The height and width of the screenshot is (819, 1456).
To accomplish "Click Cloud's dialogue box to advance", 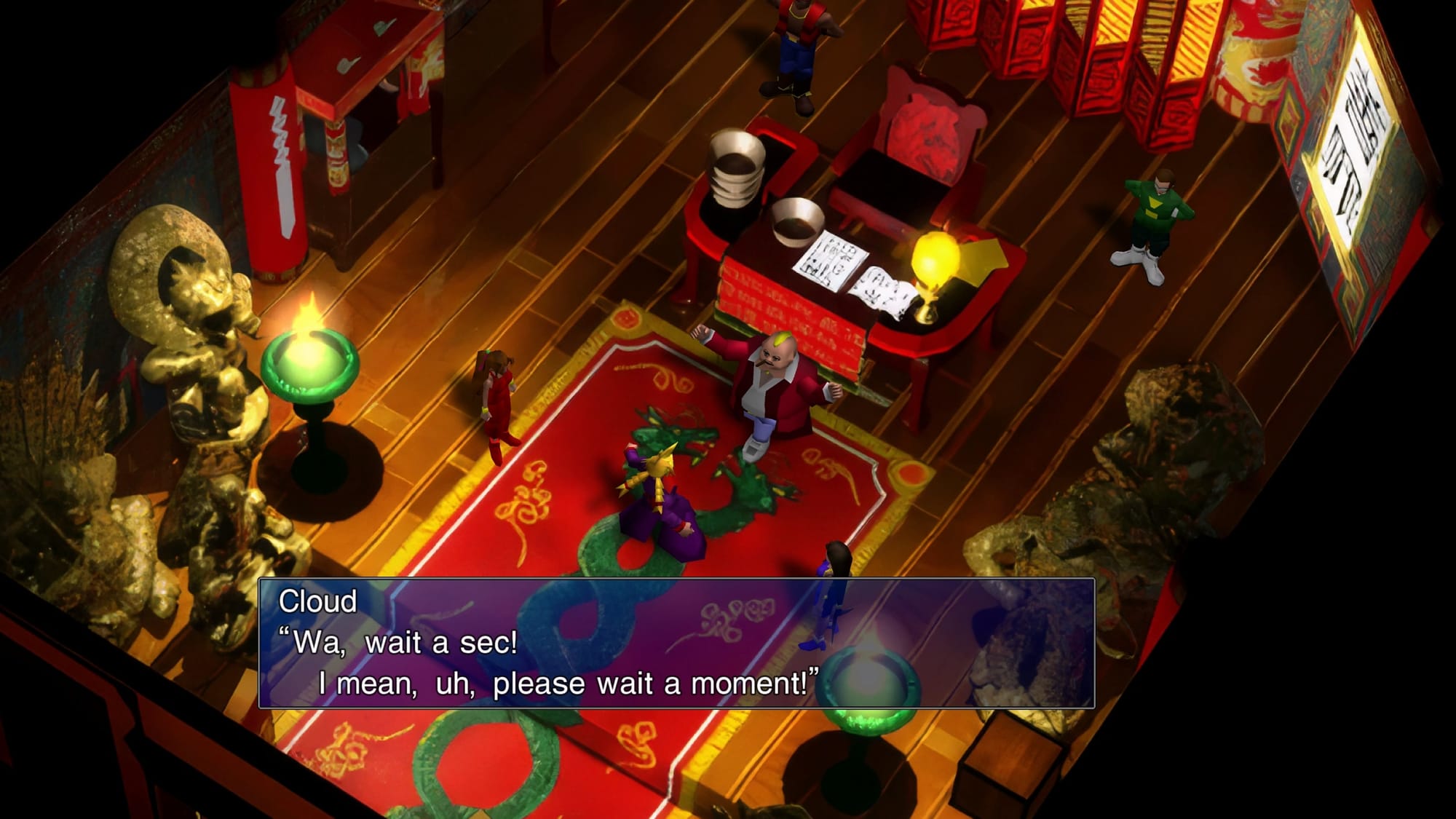I will (676, 643).
